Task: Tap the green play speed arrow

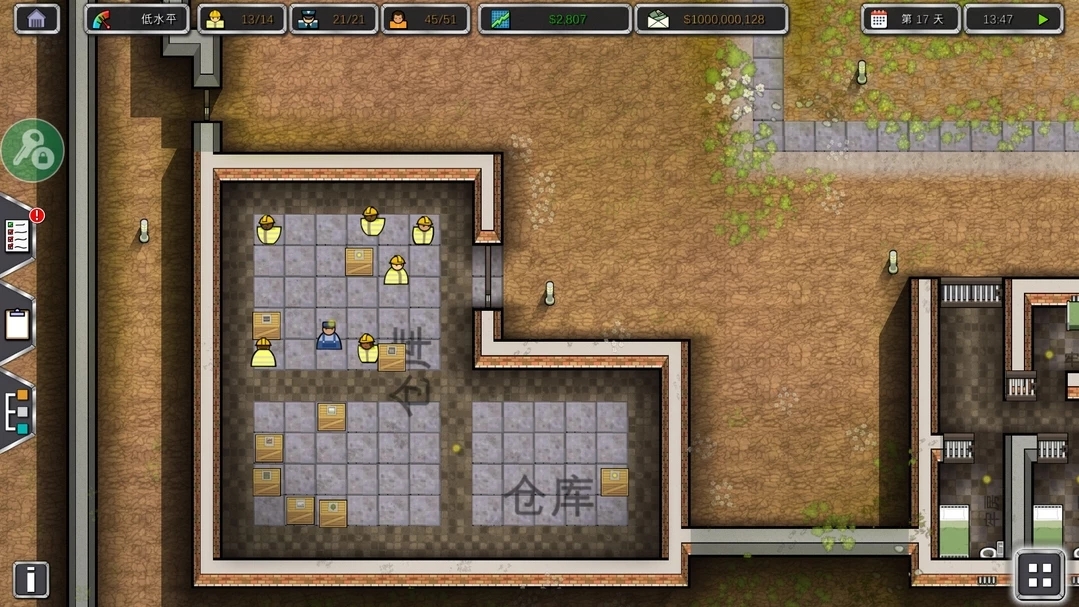Action: (1043, 19)
